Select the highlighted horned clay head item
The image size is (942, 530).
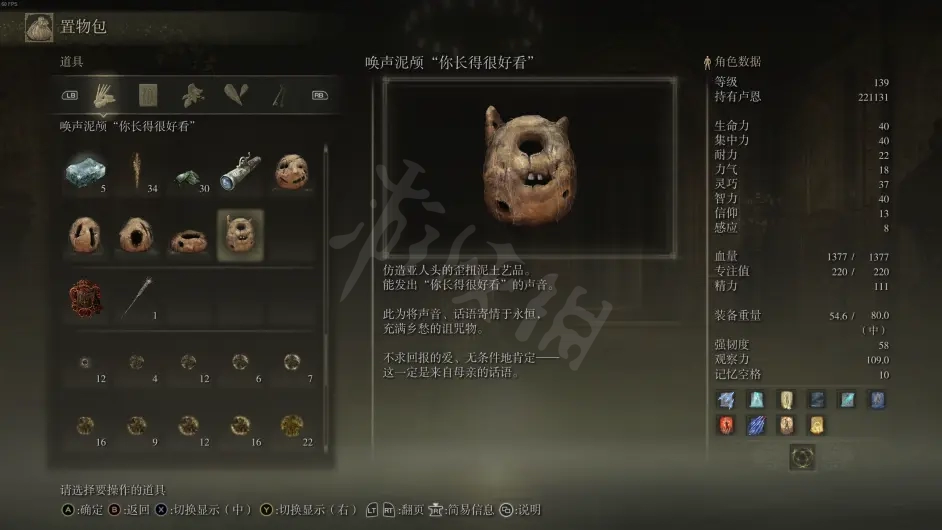[x=239, y=235]
